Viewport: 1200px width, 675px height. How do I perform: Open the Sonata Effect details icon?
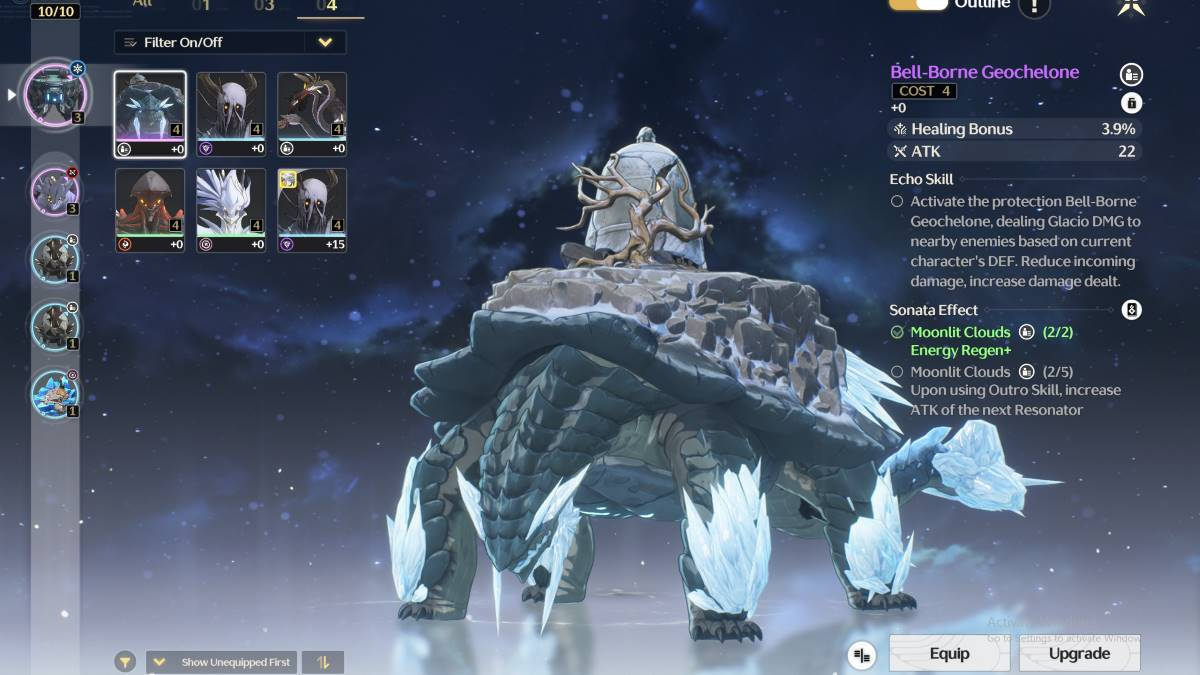click(x=1131, y=310)
